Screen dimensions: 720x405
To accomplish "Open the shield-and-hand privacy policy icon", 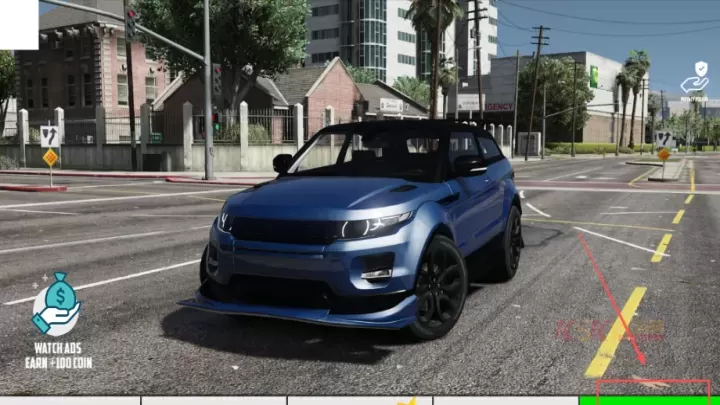I will tap(695, 79).
